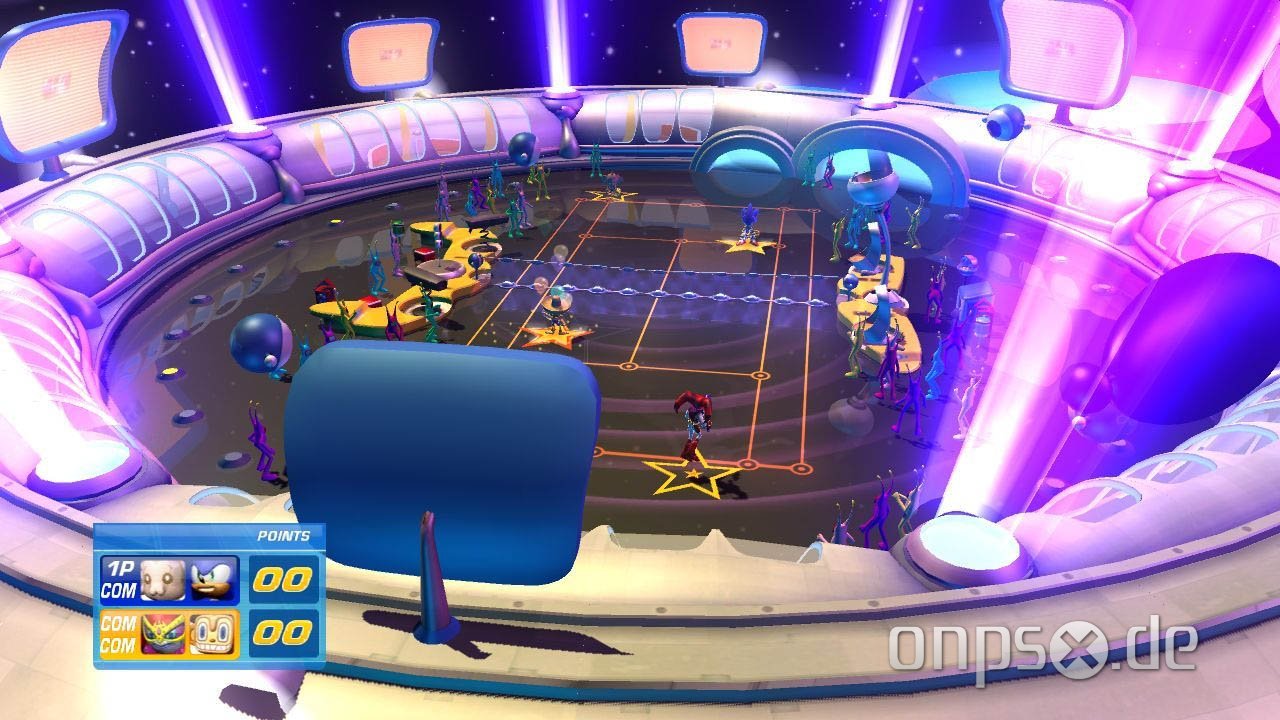Screen dimensions: 1280x720
Task: Toggle the COM label under the 1P badge
Action: click(118, 589)
